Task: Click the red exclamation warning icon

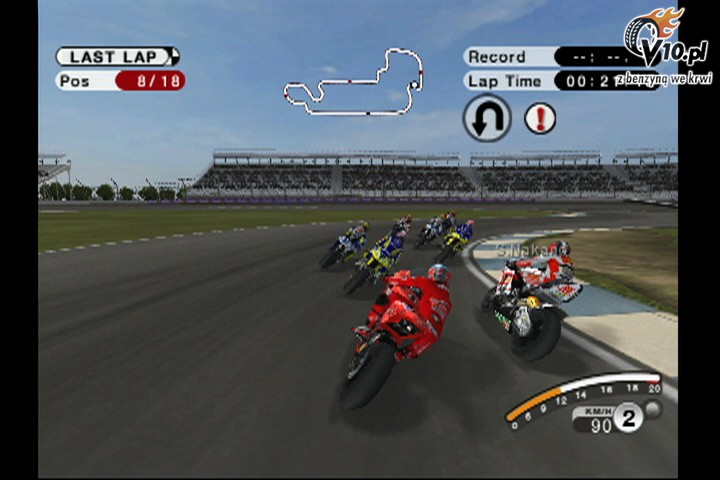Action: click(540, 118)
